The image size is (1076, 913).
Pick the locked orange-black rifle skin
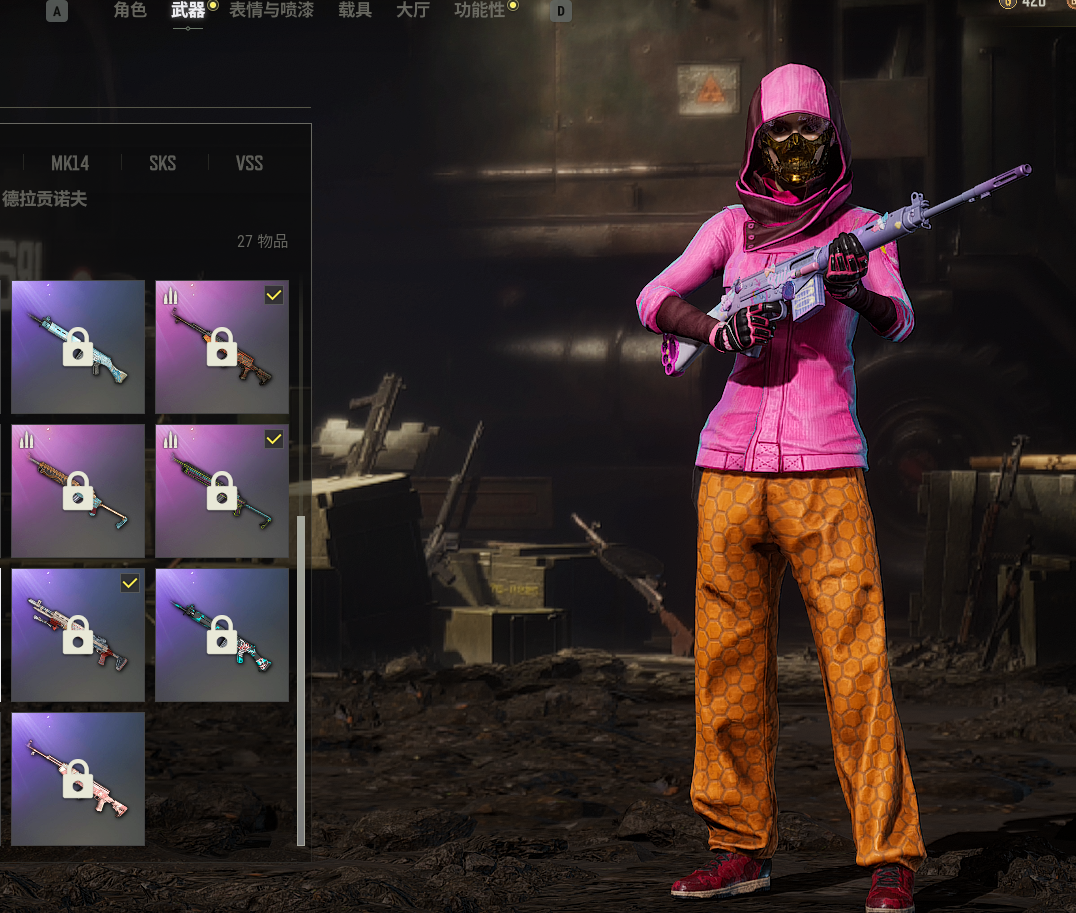point(222,347)
